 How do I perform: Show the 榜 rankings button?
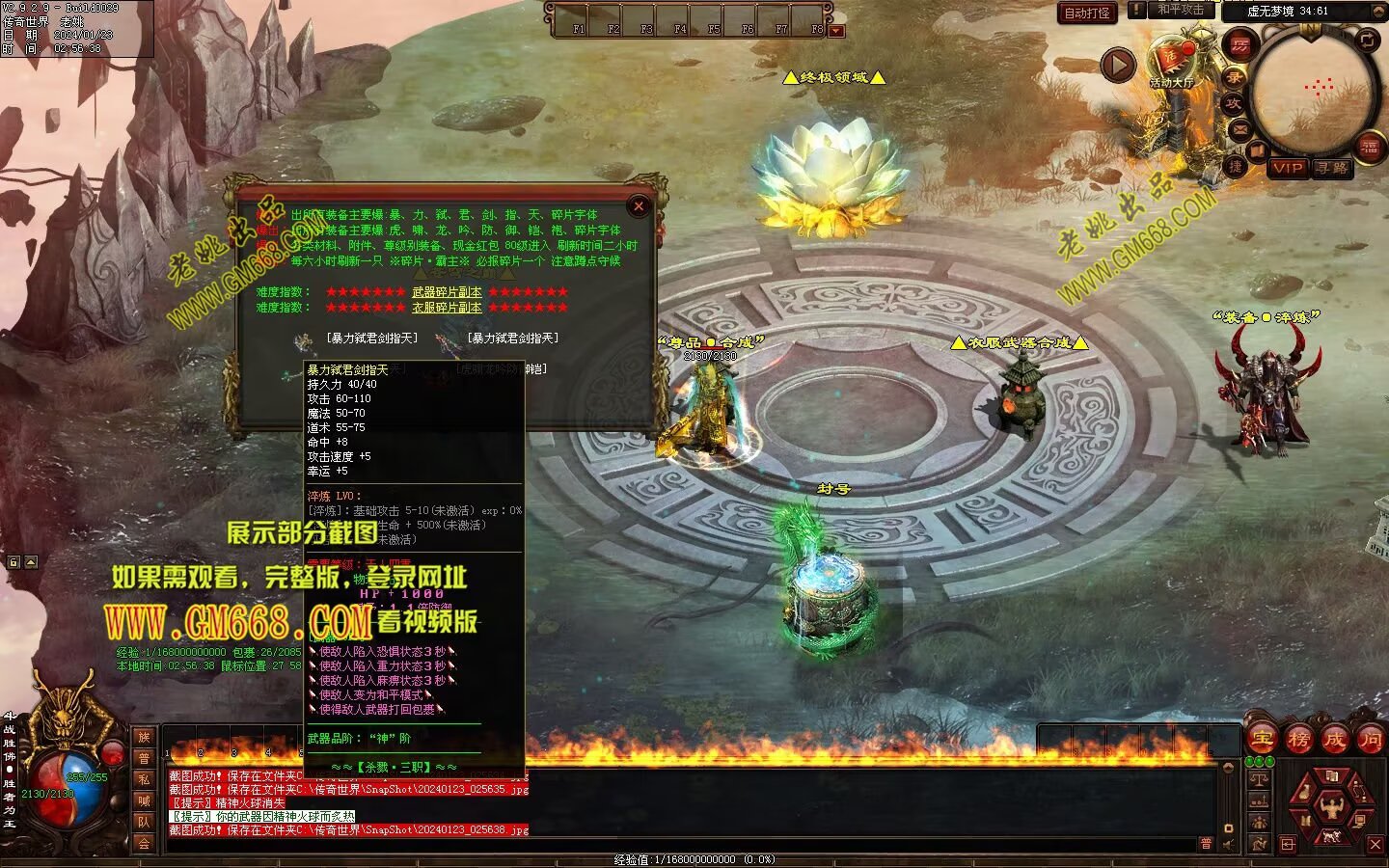[1298, 740]
